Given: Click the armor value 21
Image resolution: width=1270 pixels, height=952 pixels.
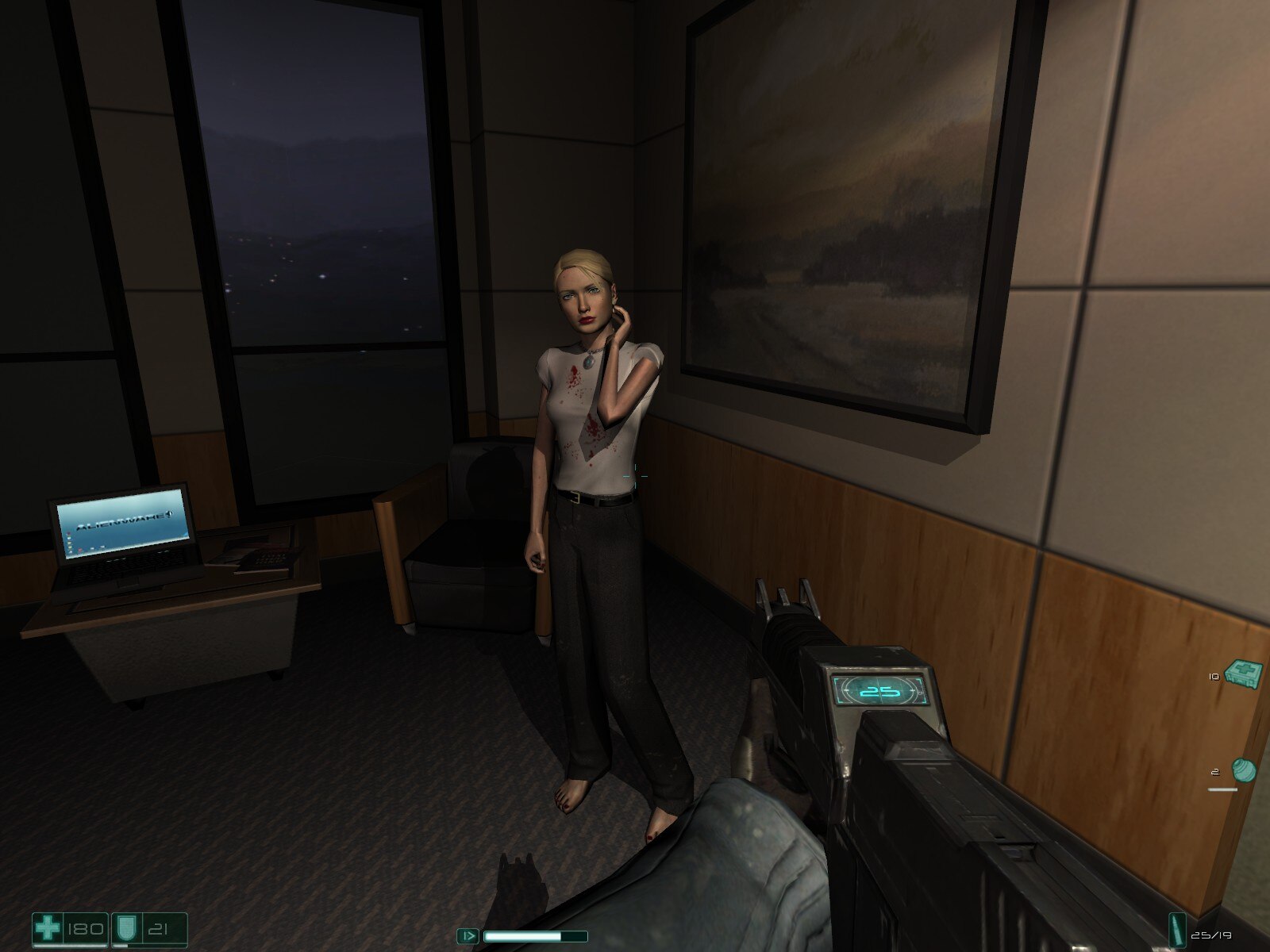Looking at the screenshot, I should pyautogui.click(x=157, y=927).
